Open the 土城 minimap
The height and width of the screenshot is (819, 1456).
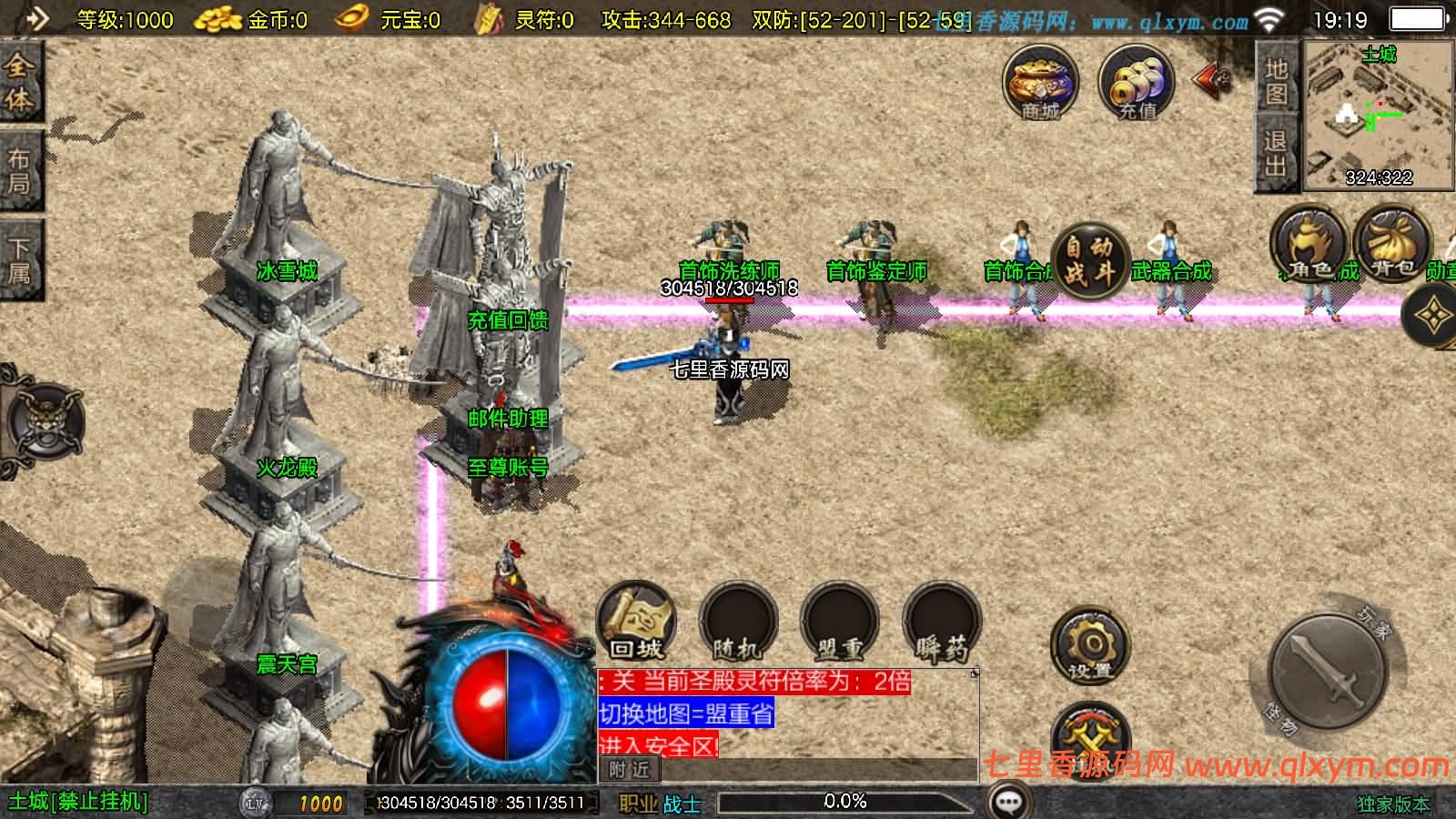coord(1378,116)
